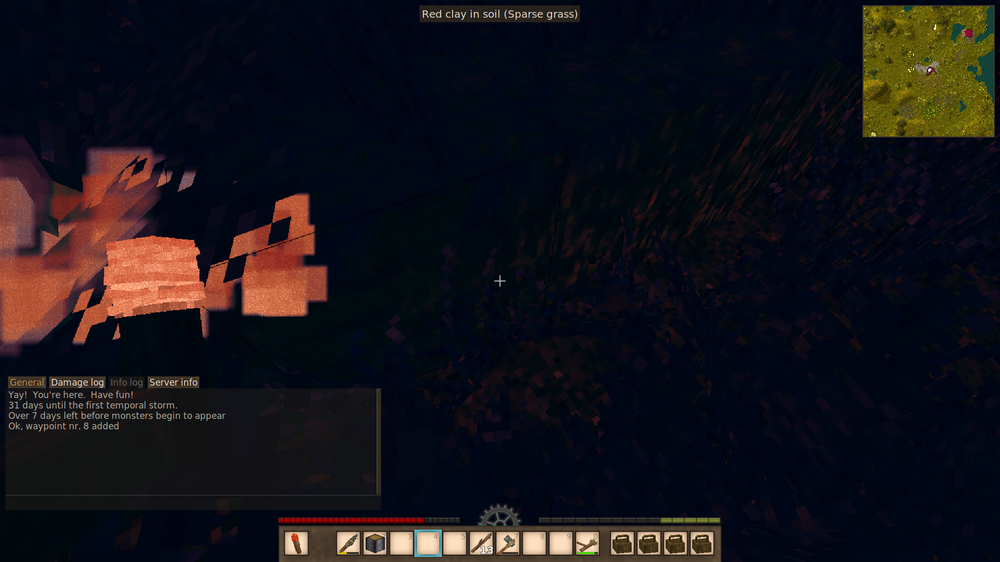Select the blade tool in hotbar slot 1
This screenshot has width=1000, height=562.
(x=349, y=543)
